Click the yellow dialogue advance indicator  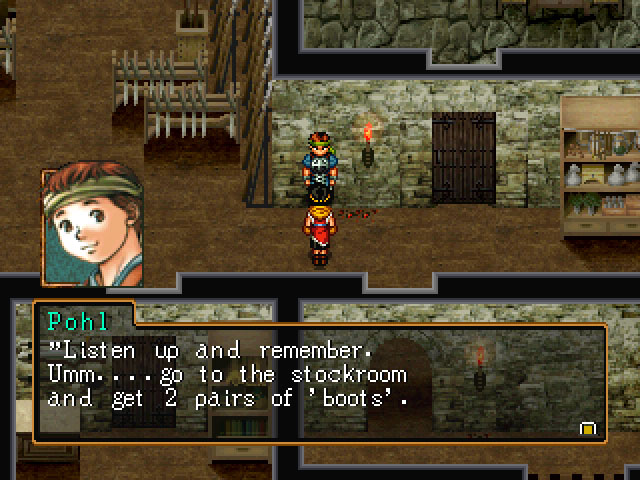588,428
